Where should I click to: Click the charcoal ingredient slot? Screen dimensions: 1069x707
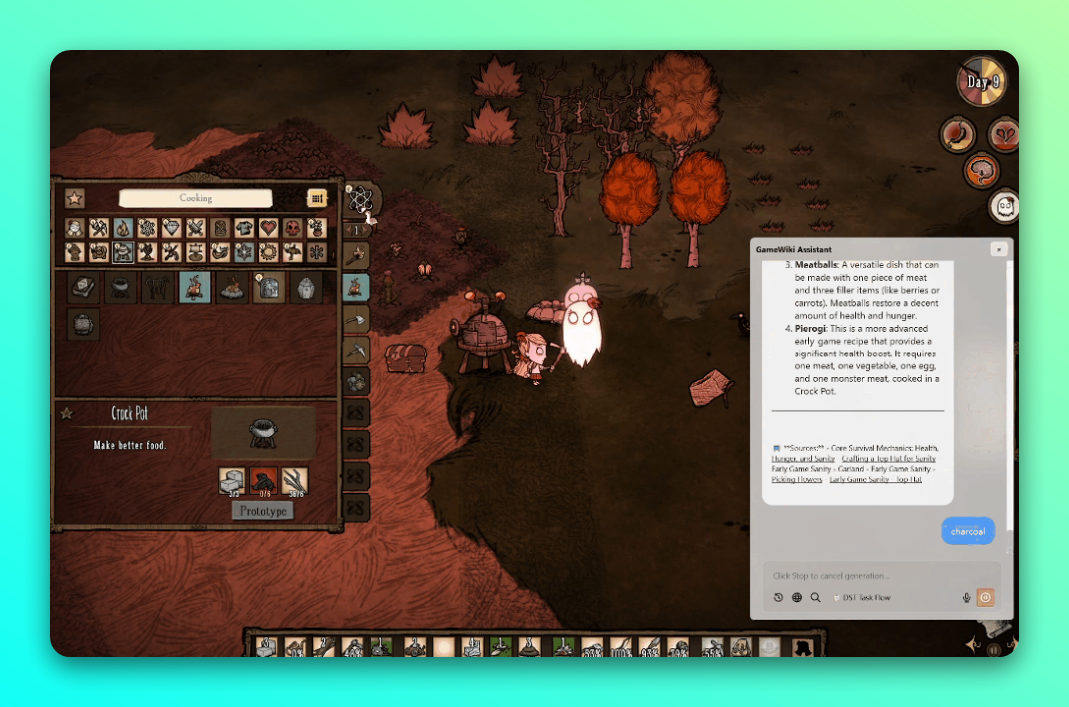(x=263, y=480)
